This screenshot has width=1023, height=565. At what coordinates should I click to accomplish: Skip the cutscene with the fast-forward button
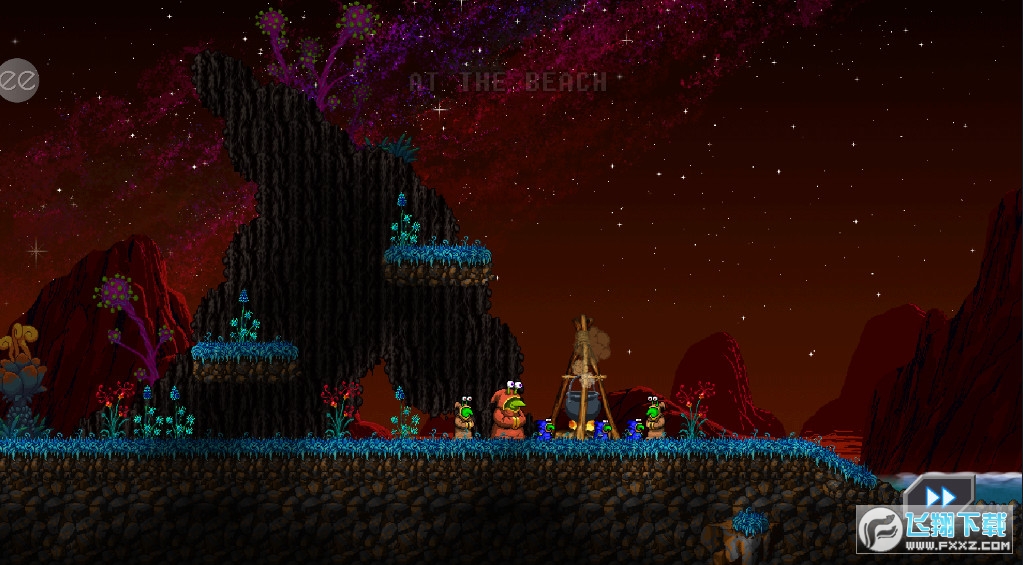(939, 496)
